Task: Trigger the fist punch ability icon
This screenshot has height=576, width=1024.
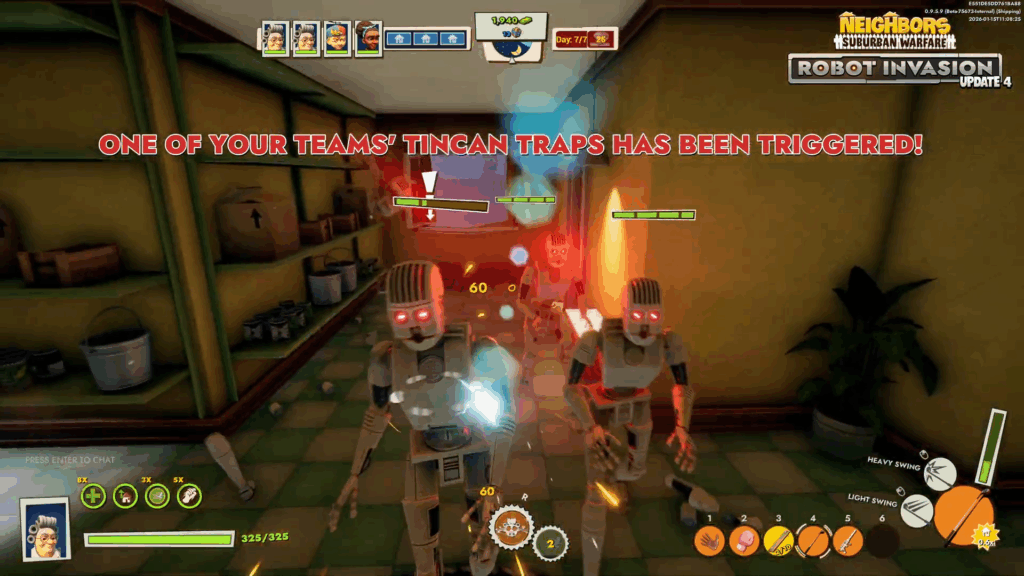Action: tap(188, 495)
